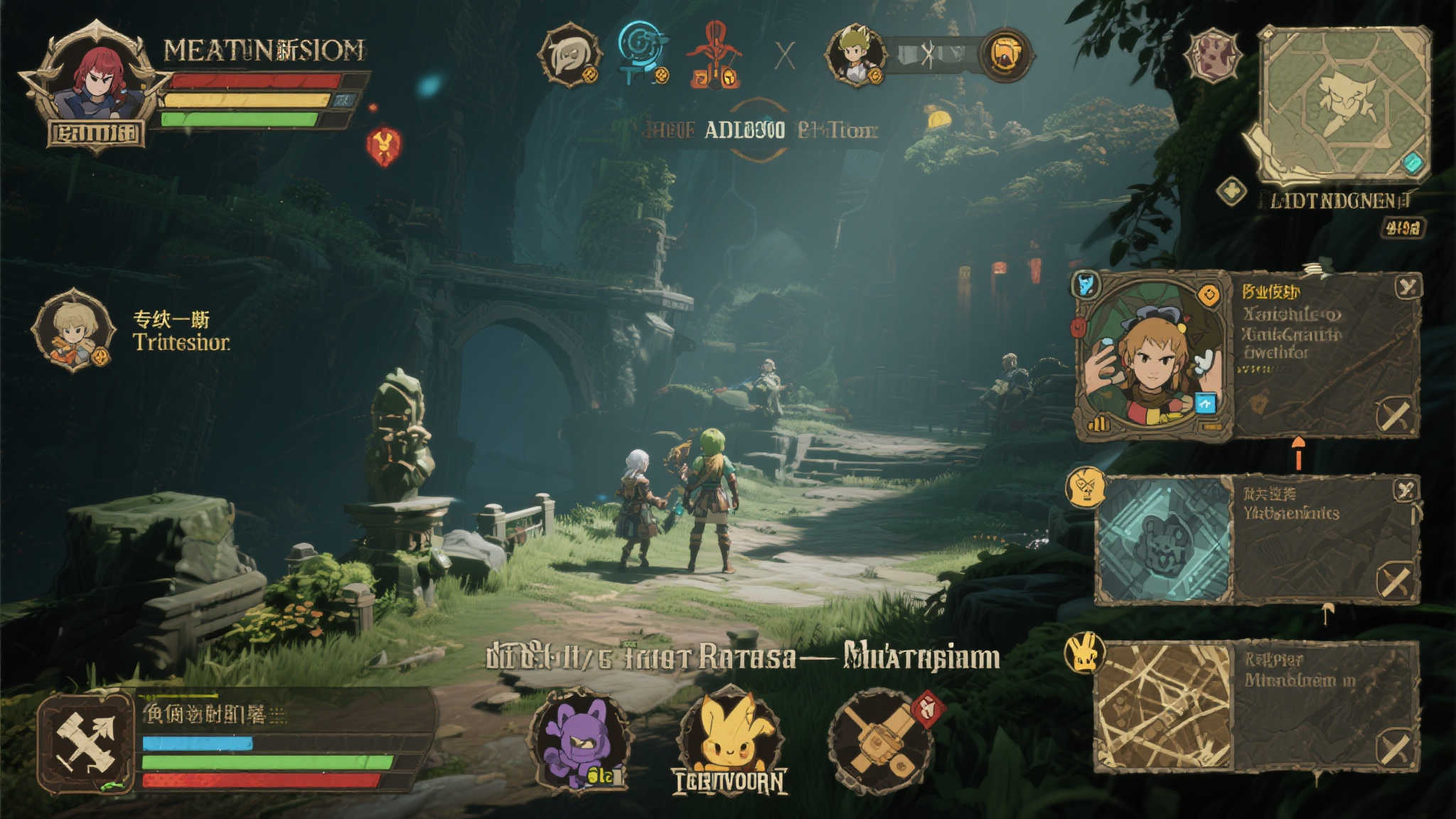Open the red-haired character portrait
Screen dimensions: 1456x819
click(95, 82)
